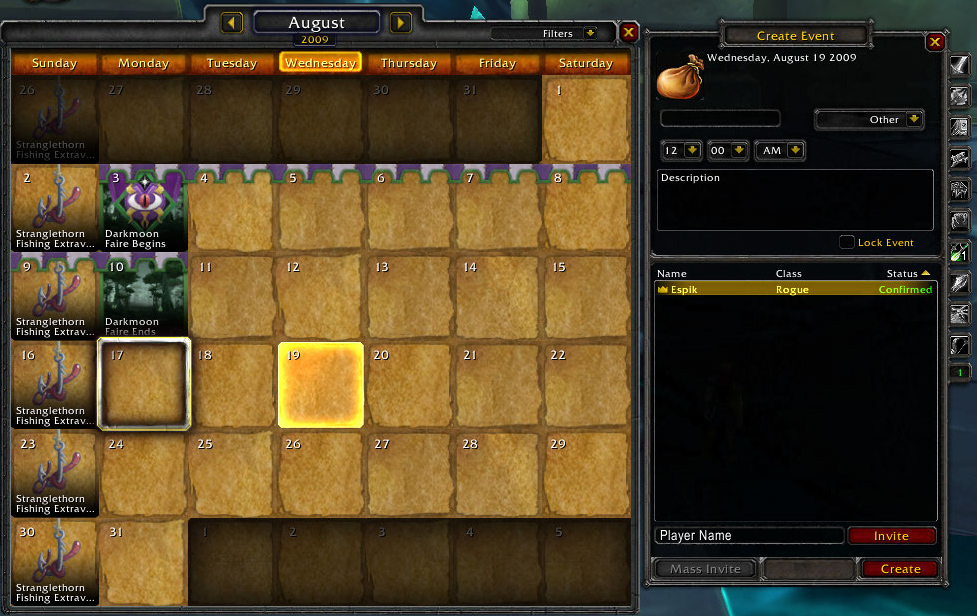The image size is (977, 616).
Task: Close the Create Event panel
Action: tap(935, 42)
